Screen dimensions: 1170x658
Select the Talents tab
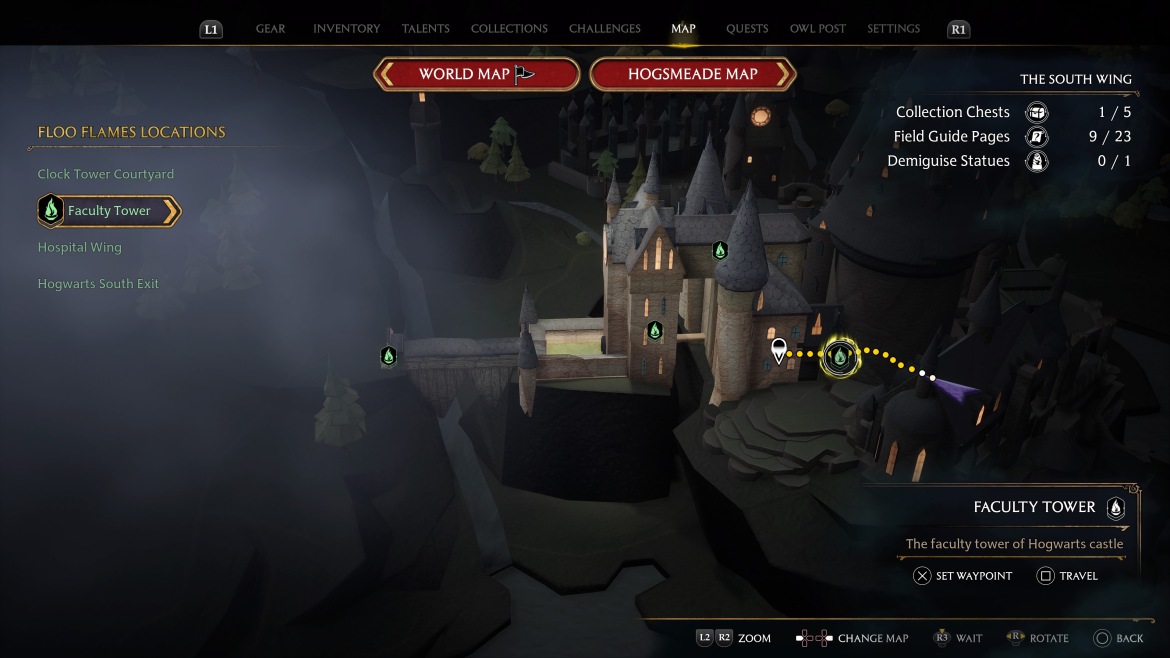[425, 29]
